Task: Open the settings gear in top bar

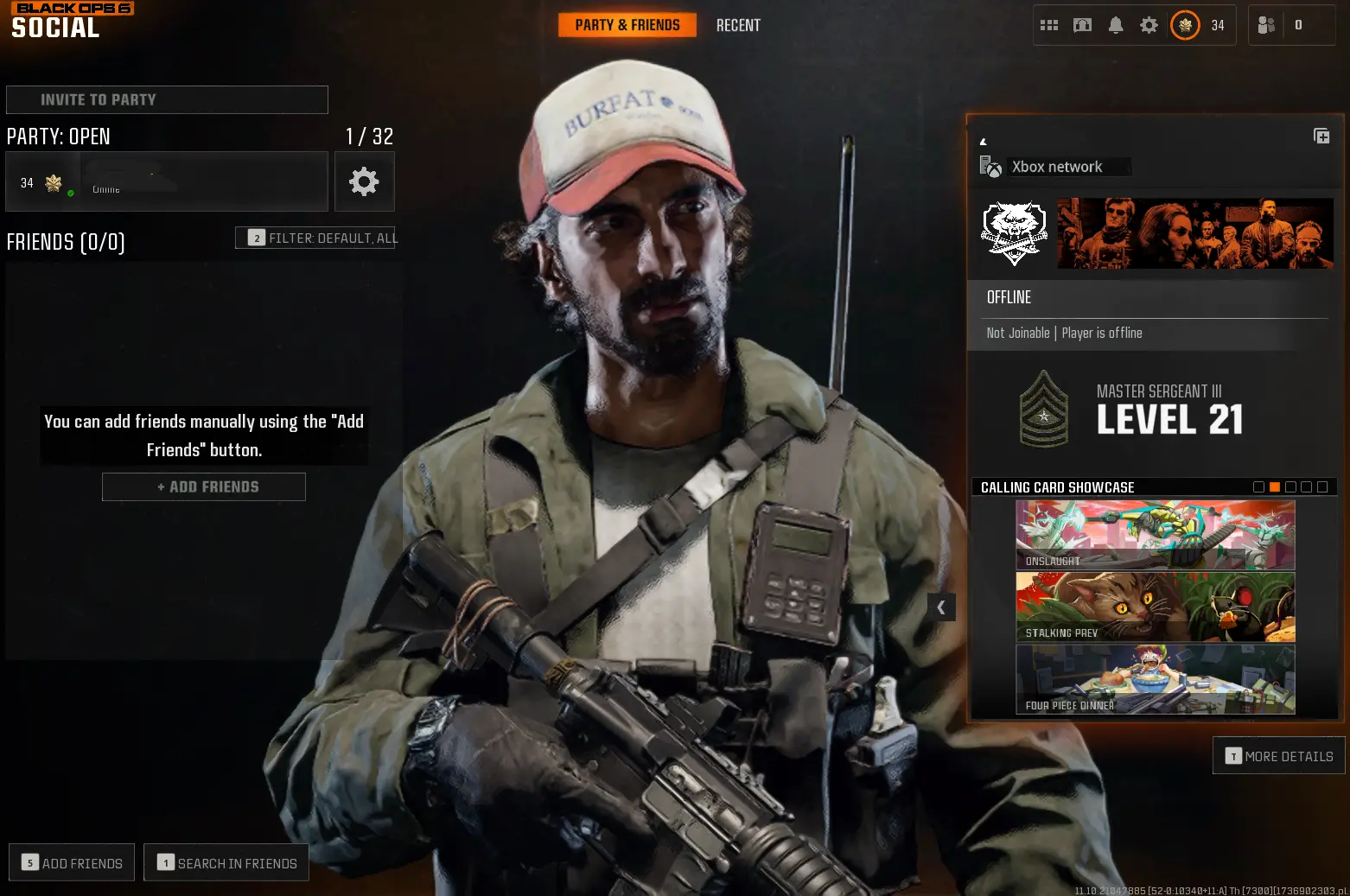Action: click(1148, 25)
